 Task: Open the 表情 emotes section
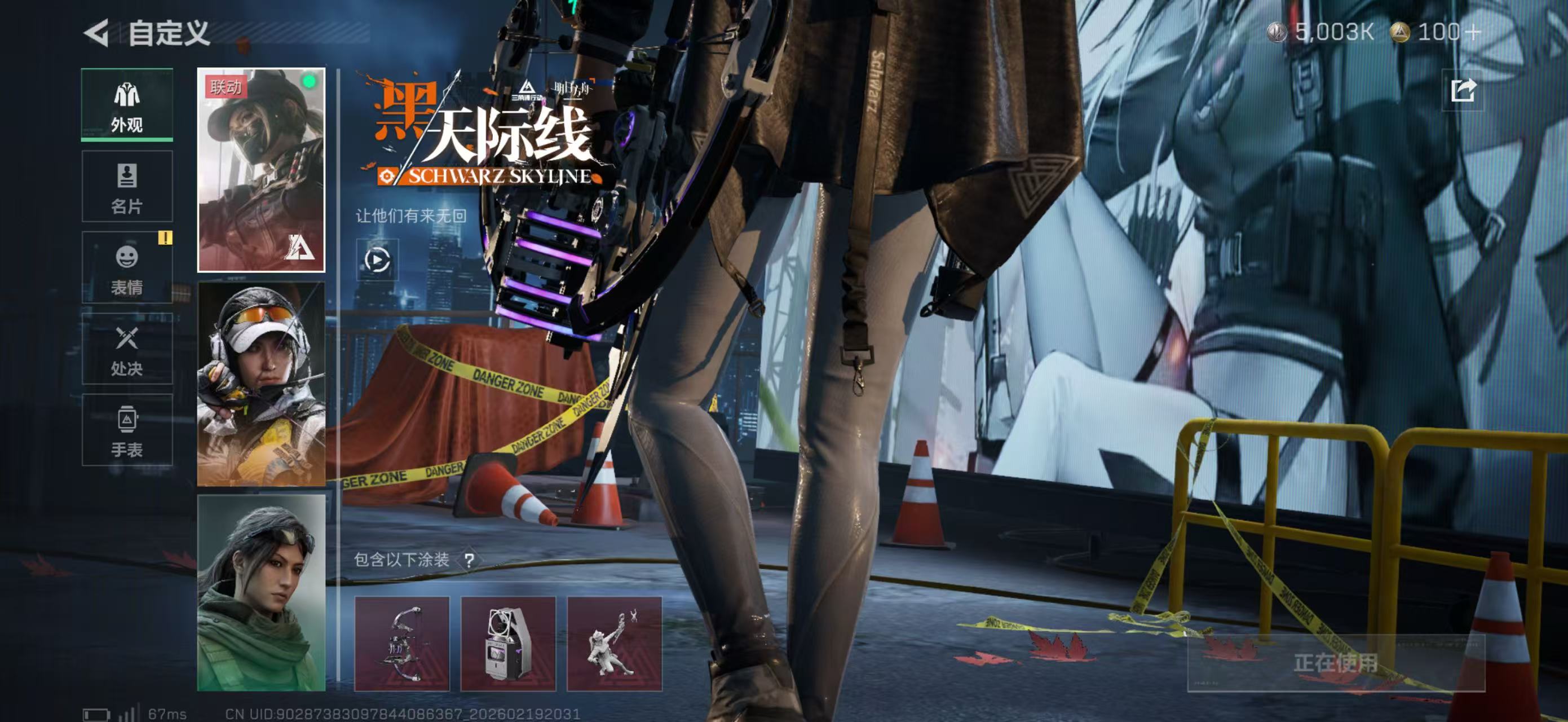(x=127, y=268)
